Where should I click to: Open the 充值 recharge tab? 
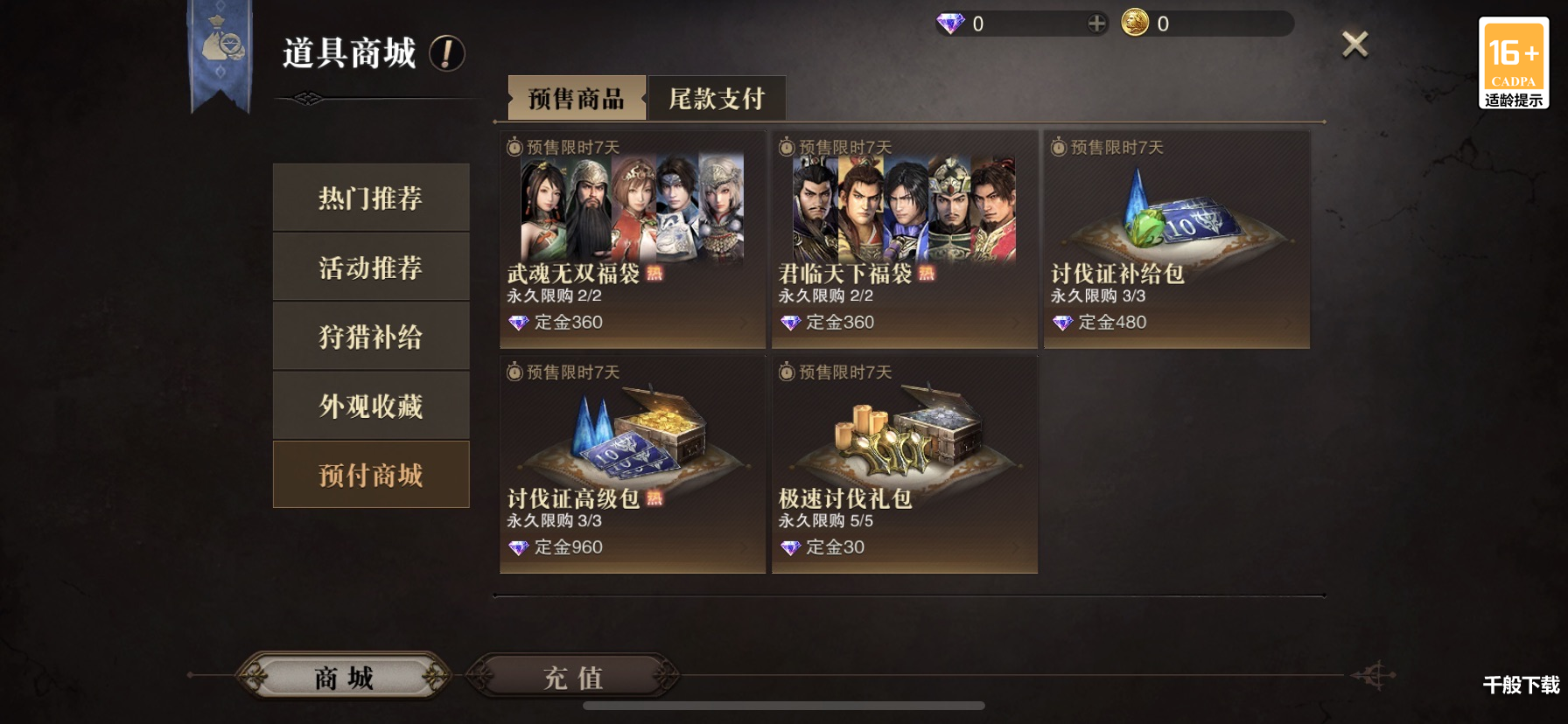[573, 677]
